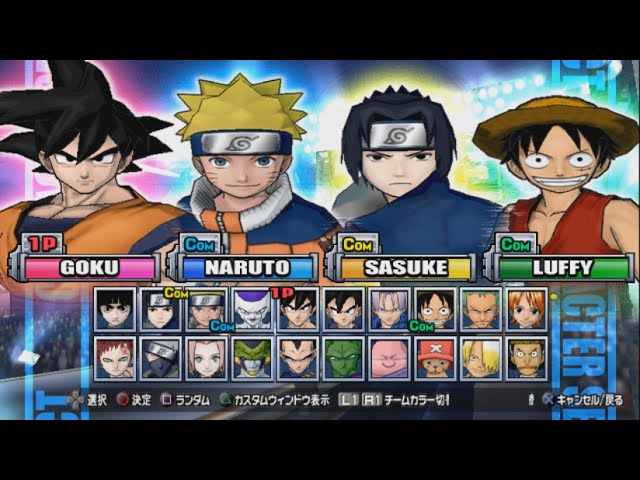The height and width of the screenshot is (480, 640).
Task: Select Gaara's roster portrait
Action: [116, 357]
